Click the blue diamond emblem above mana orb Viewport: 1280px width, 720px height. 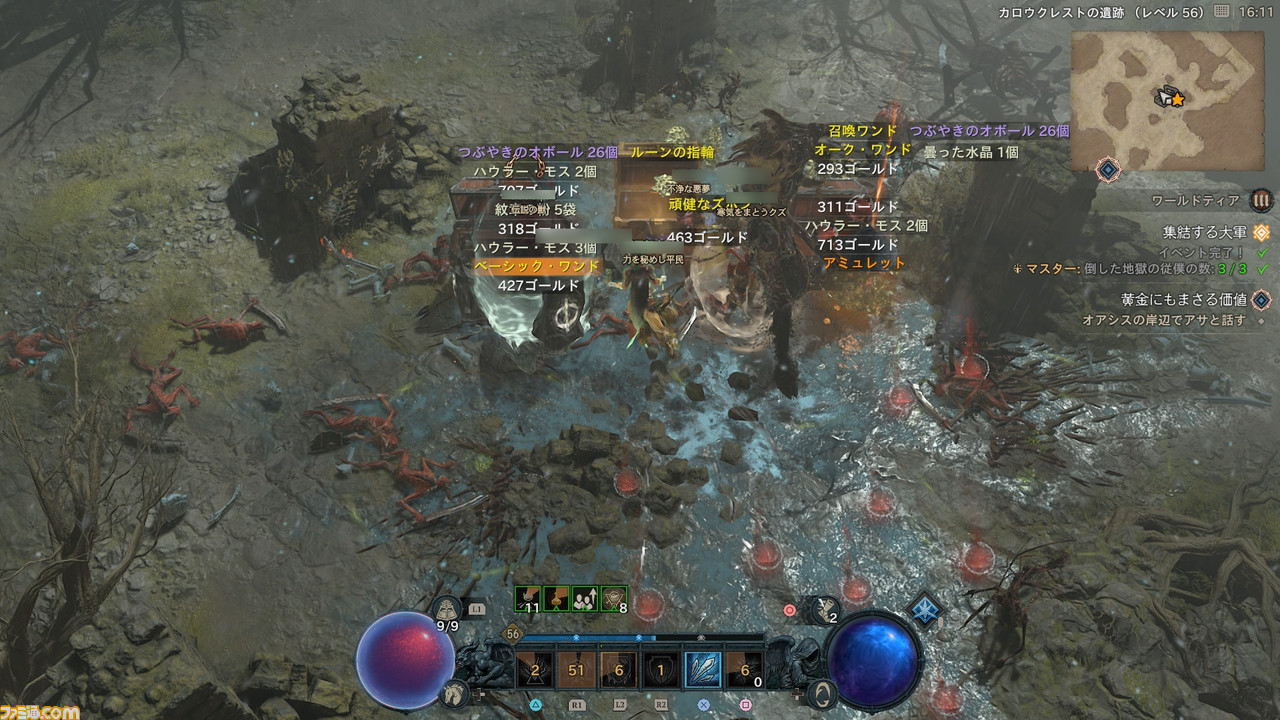[926, 609]
